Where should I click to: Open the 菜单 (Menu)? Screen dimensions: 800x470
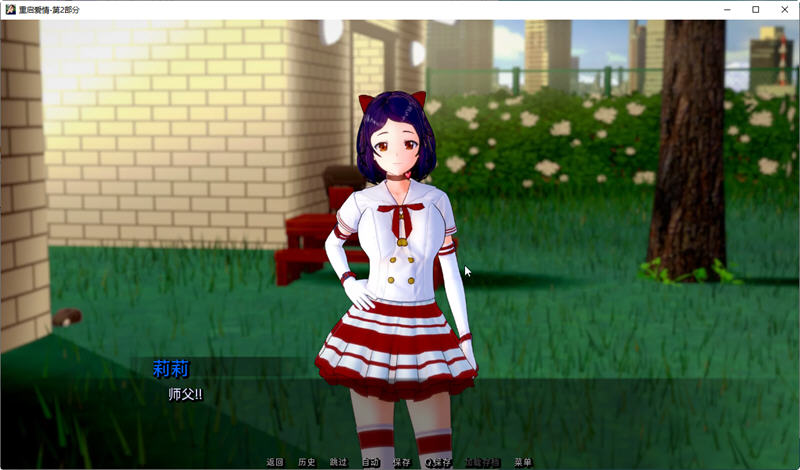coord(523,462)
